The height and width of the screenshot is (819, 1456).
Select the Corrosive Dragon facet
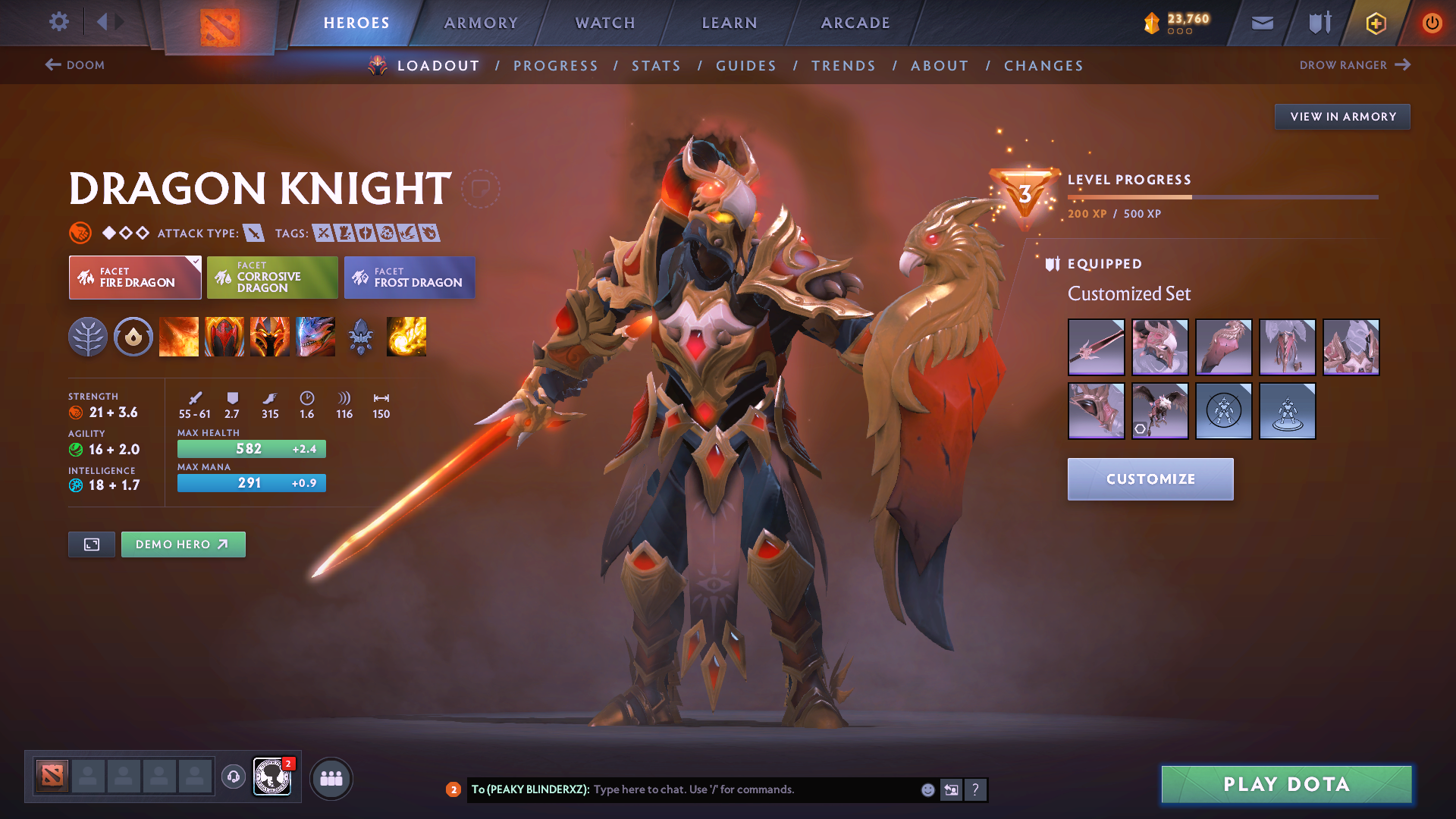[272, 278]
